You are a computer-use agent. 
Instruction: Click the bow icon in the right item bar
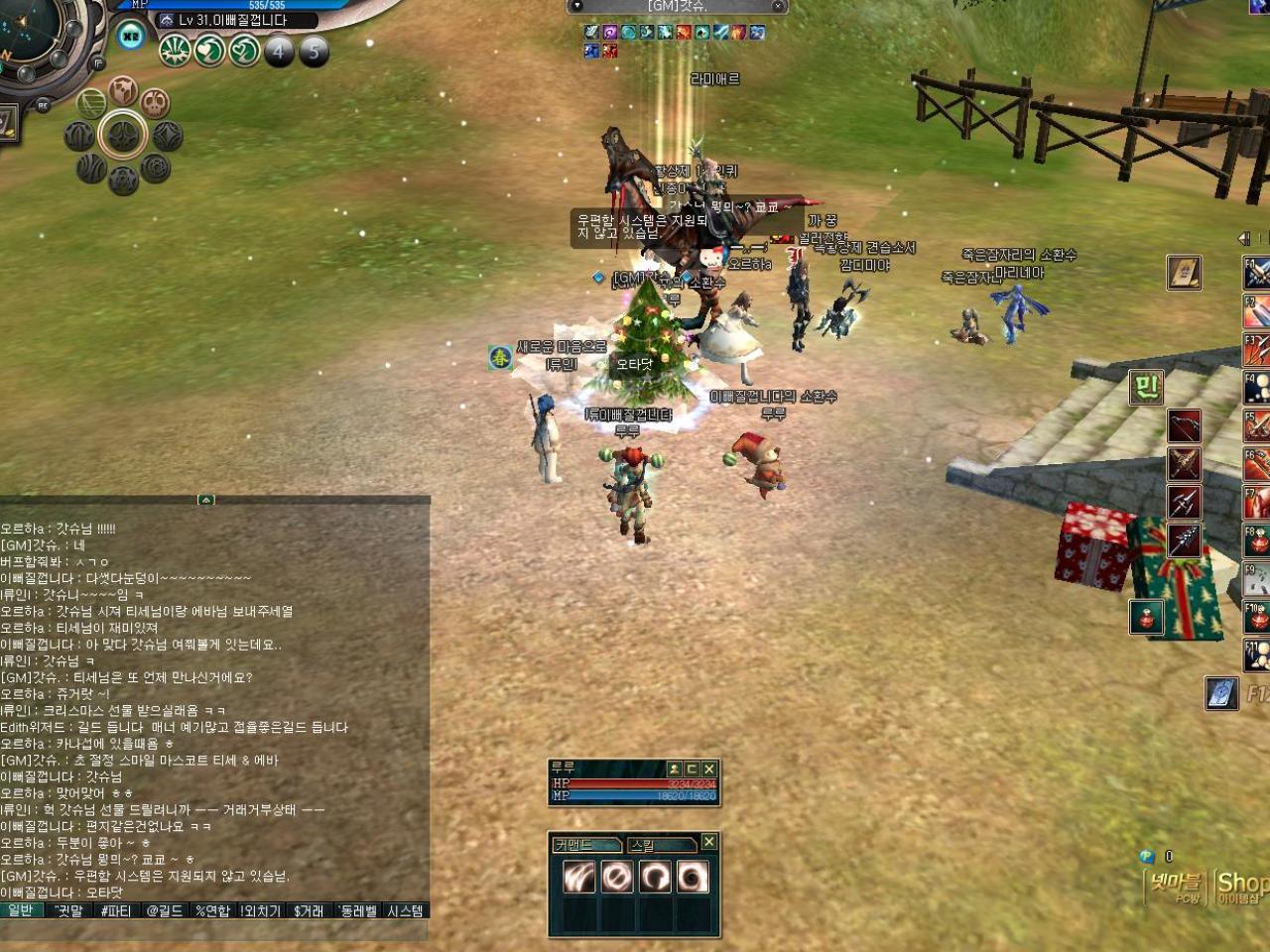(x=1184, y=426)
